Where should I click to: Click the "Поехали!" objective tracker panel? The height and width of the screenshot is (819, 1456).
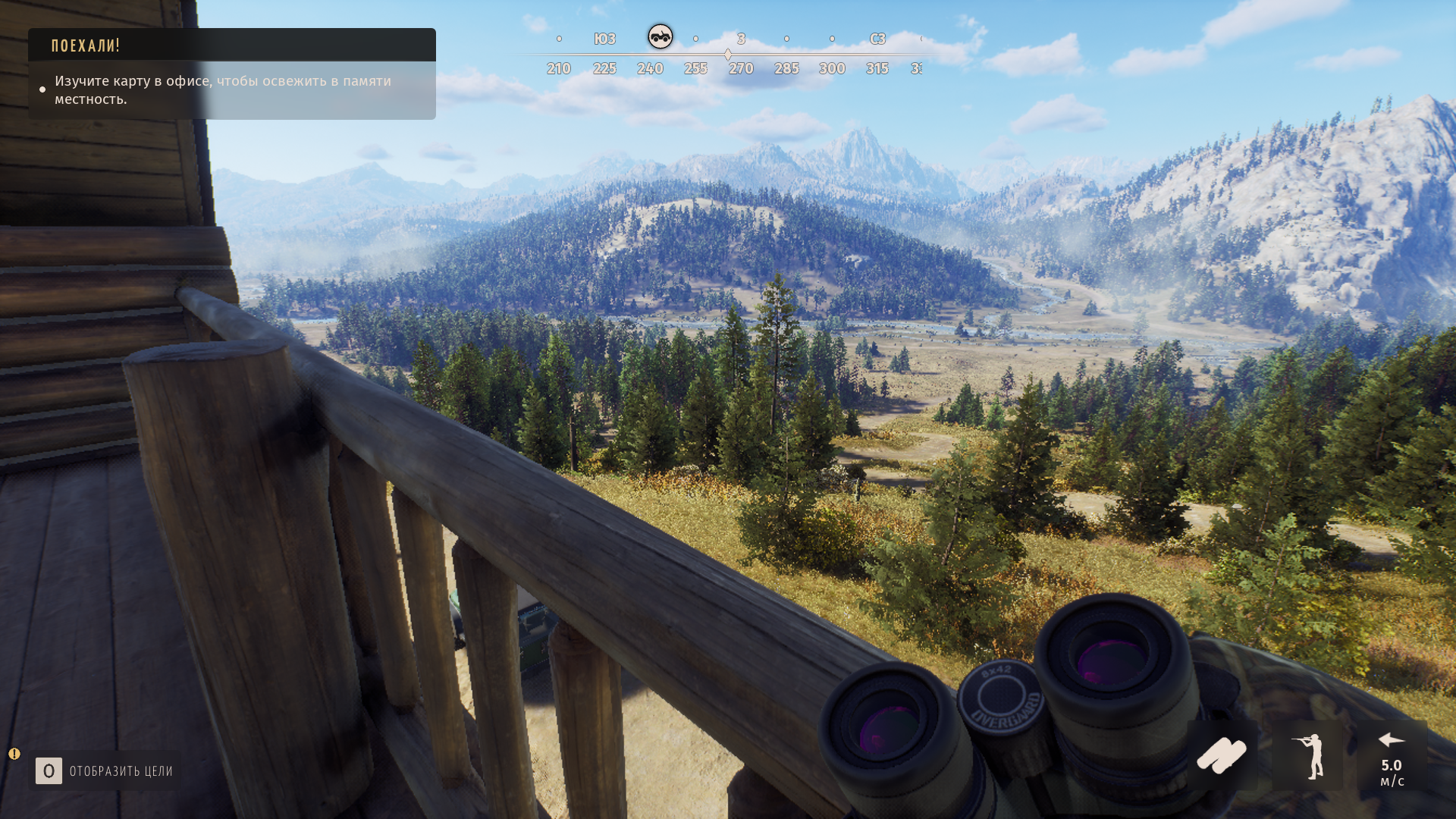click(231, 74)
